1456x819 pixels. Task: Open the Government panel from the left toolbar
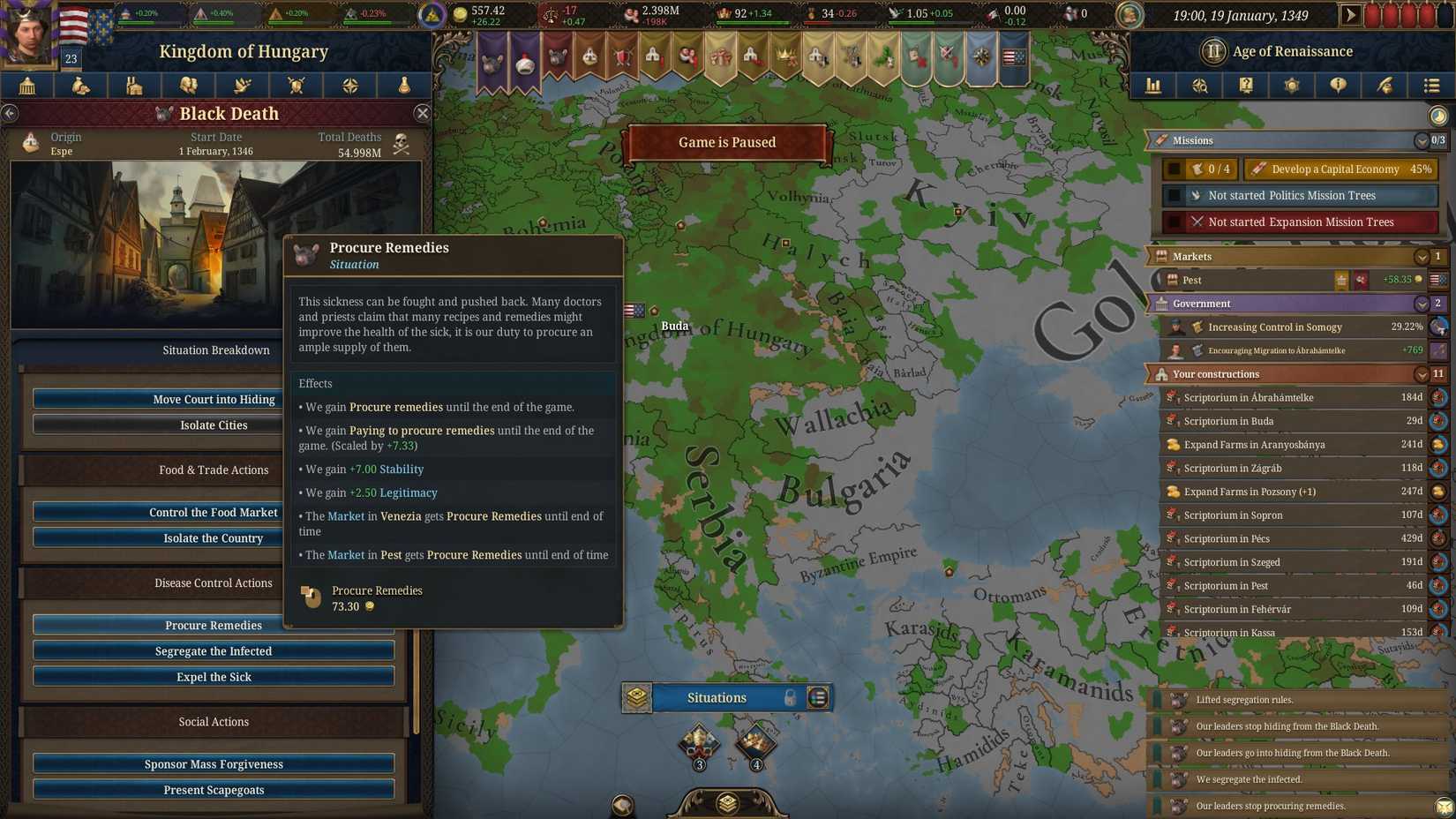pyautogui.click(x=26, y=86)
